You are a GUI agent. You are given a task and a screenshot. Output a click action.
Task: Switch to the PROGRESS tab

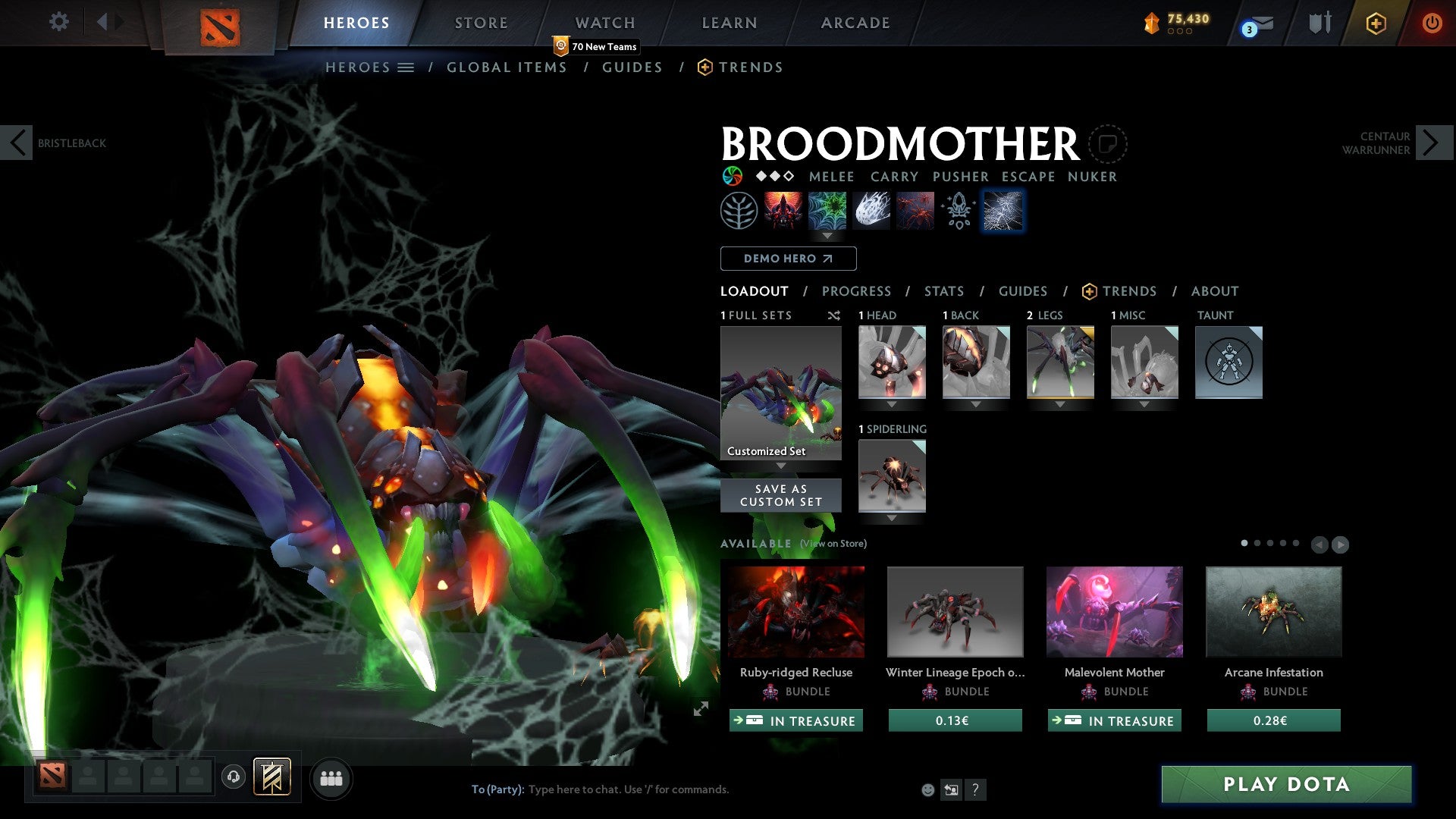857,290
